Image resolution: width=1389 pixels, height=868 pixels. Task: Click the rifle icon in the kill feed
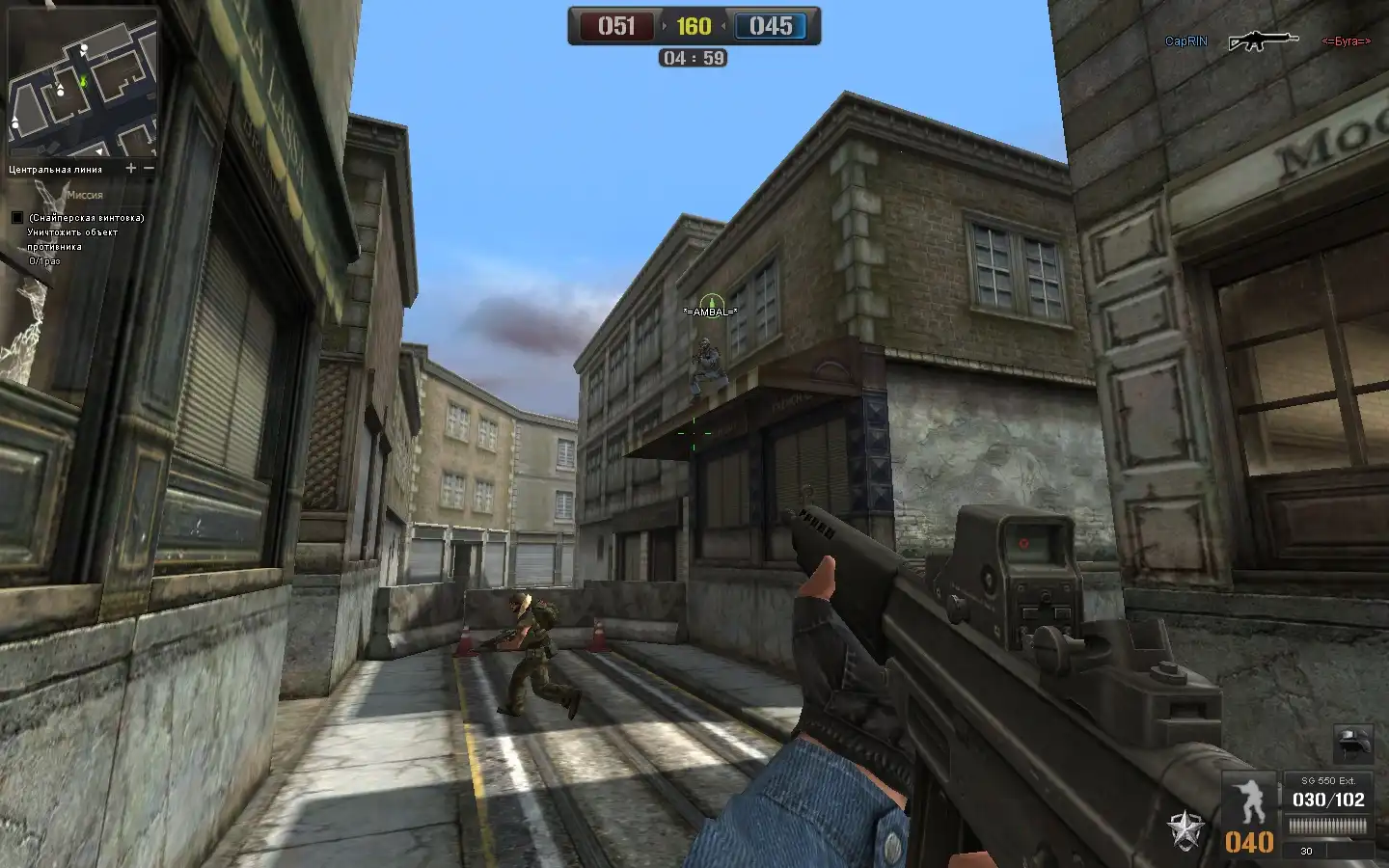point(1265,41)
